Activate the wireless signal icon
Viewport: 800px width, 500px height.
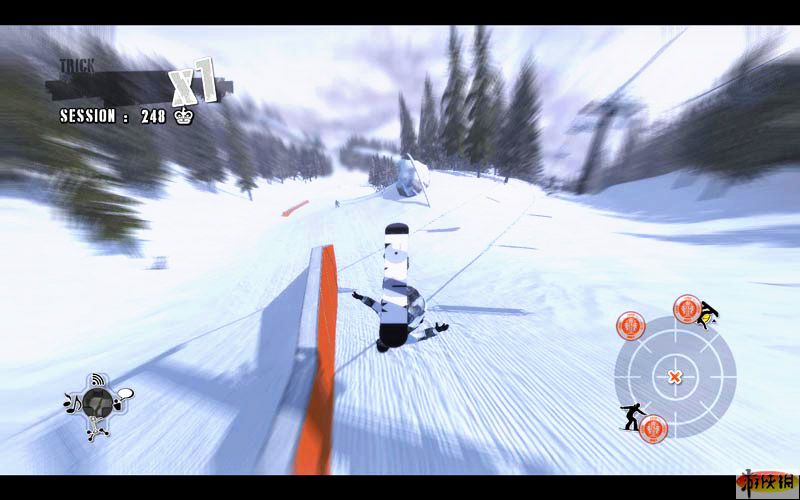click(99, 380)
